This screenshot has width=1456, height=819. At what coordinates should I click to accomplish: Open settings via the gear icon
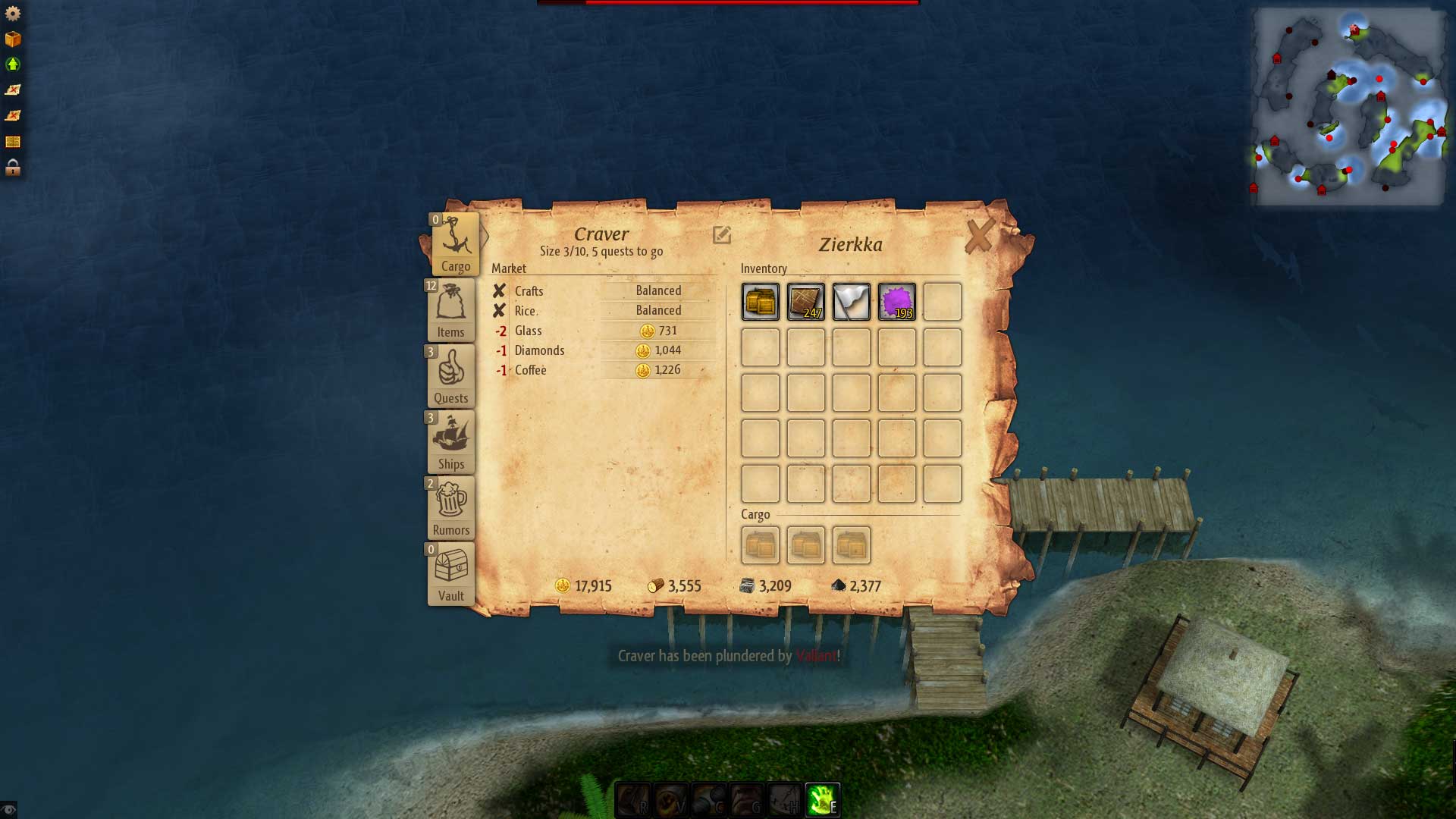[13, 14]
